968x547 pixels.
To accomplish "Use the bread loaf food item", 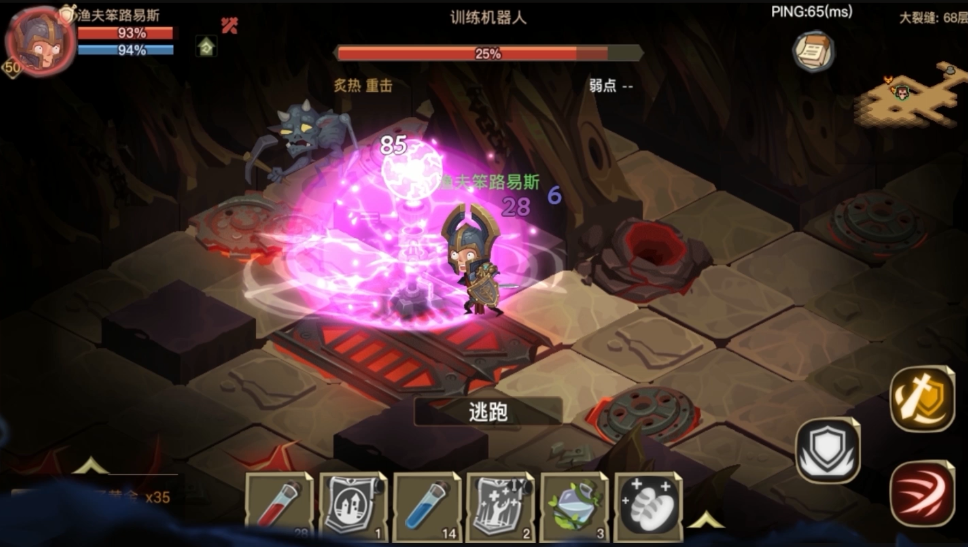I will (648, 506).
